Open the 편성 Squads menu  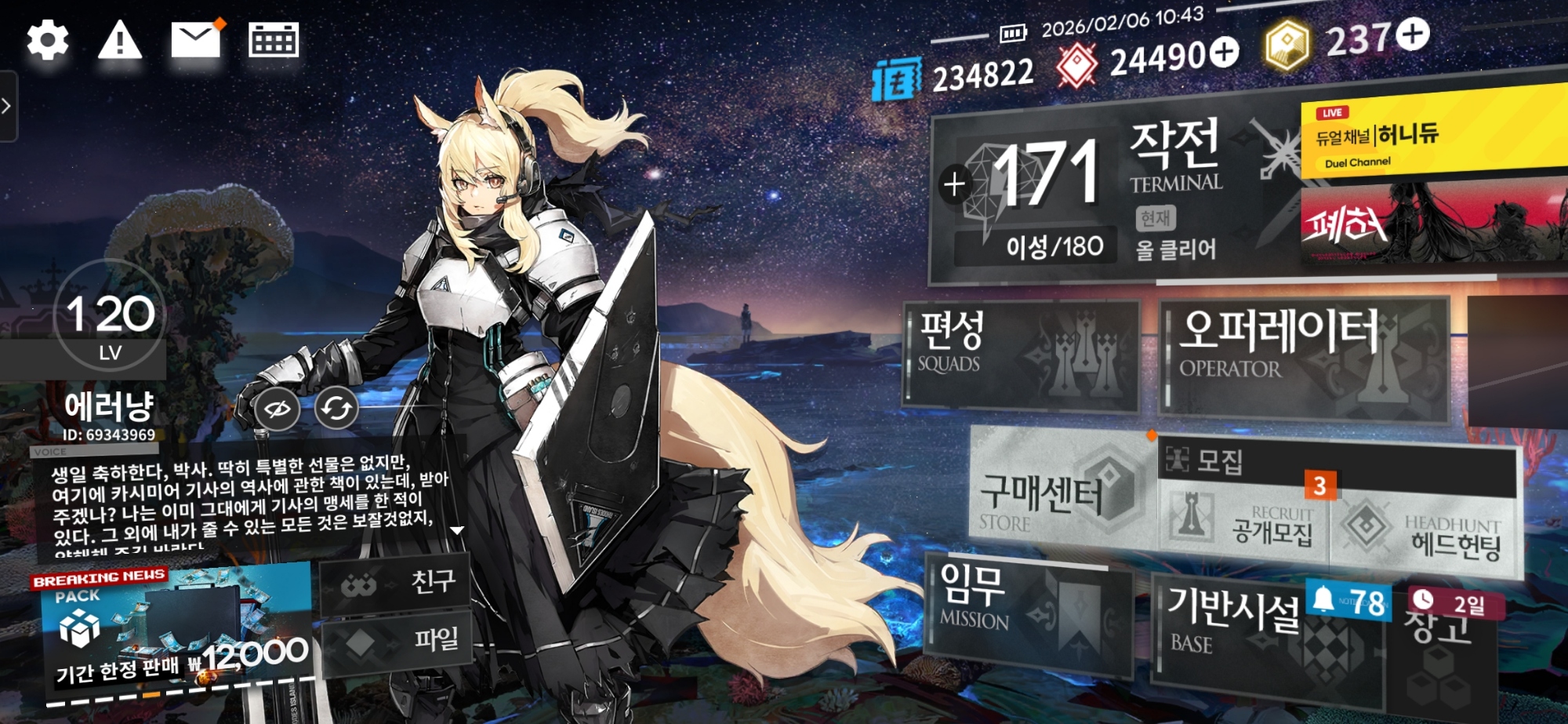tap(1021, 355)
